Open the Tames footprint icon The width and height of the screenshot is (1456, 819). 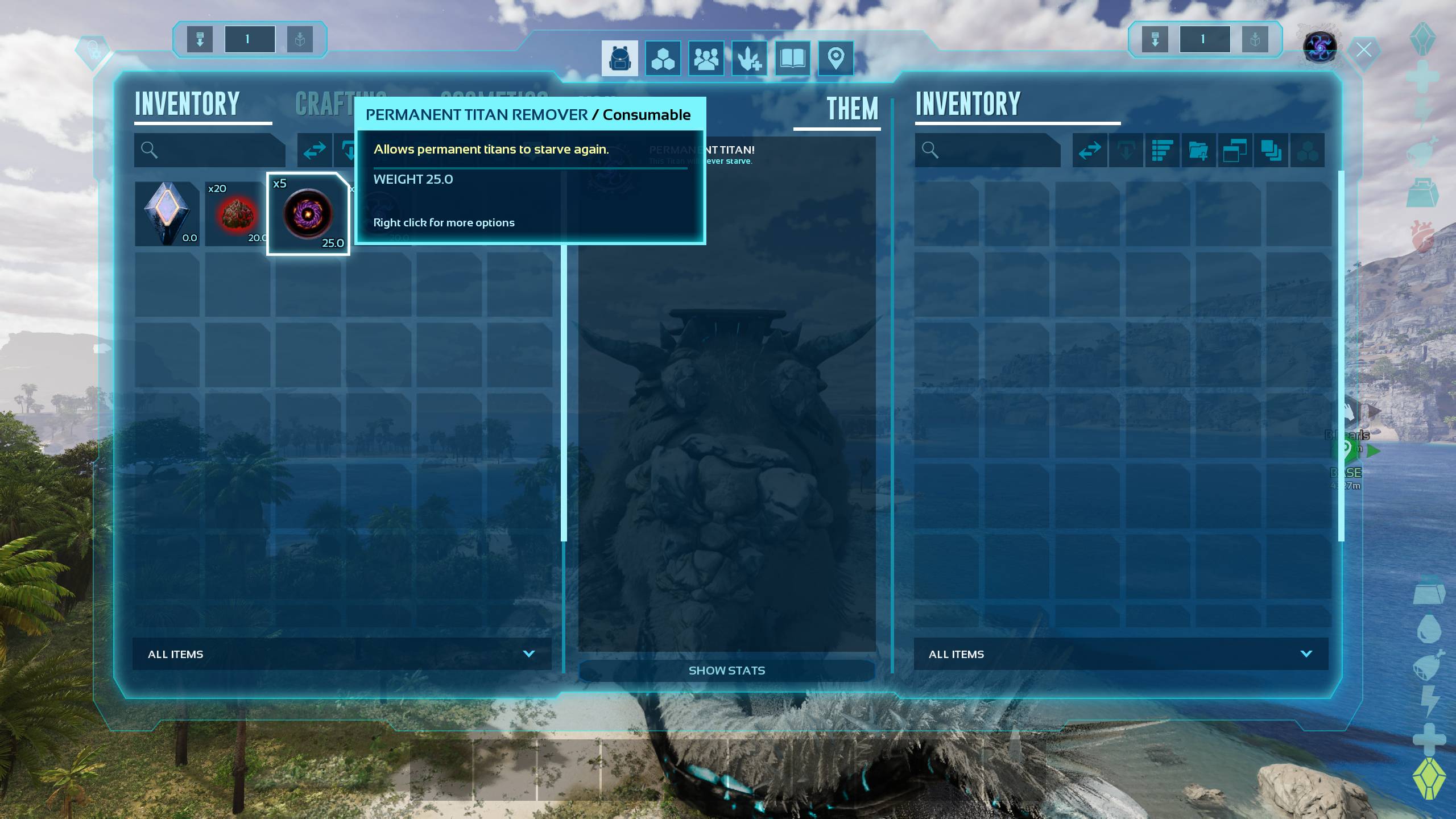tap(750, 58)
